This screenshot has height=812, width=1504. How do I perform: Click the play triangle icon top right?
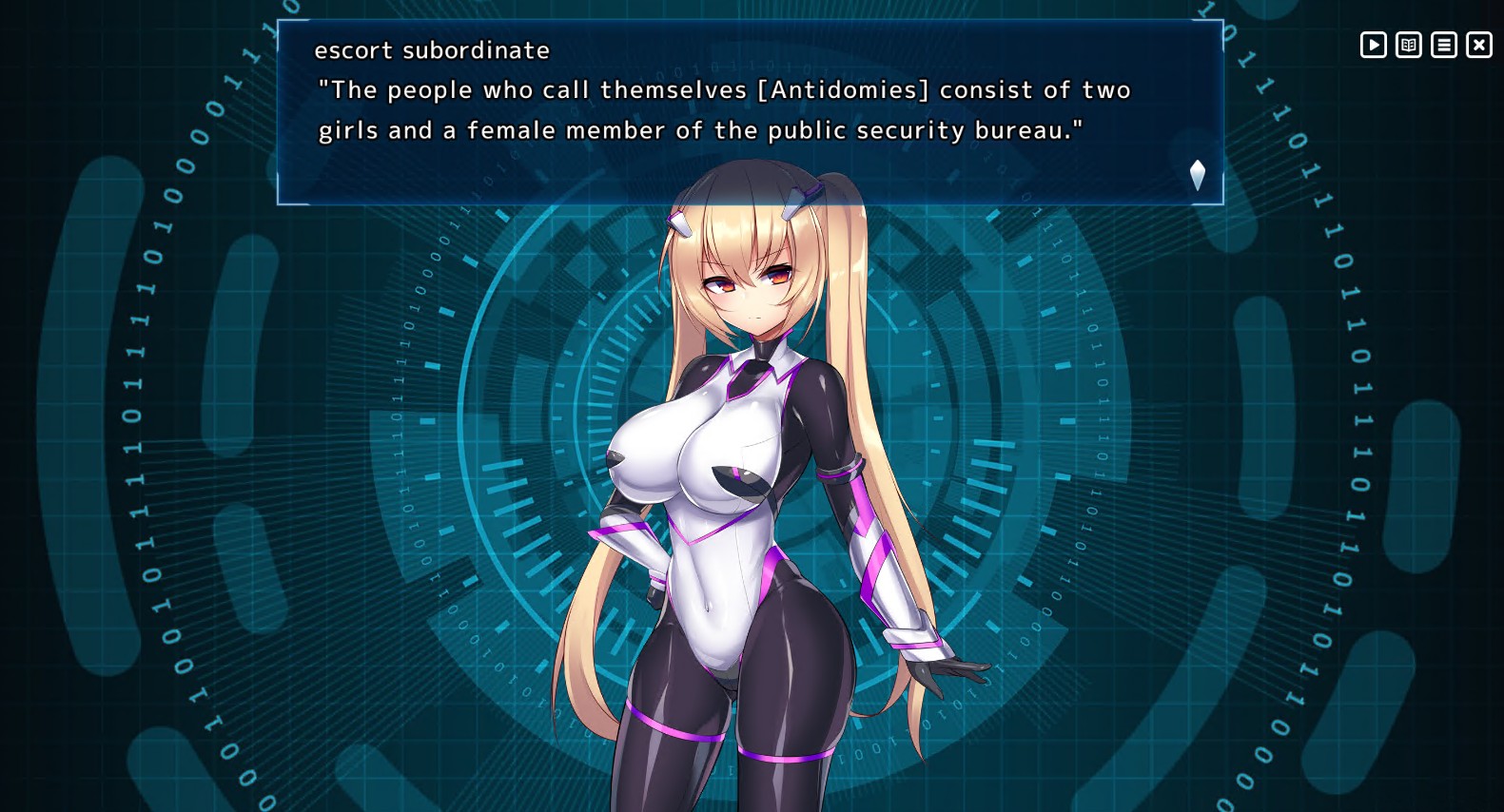coord(1373,44)
